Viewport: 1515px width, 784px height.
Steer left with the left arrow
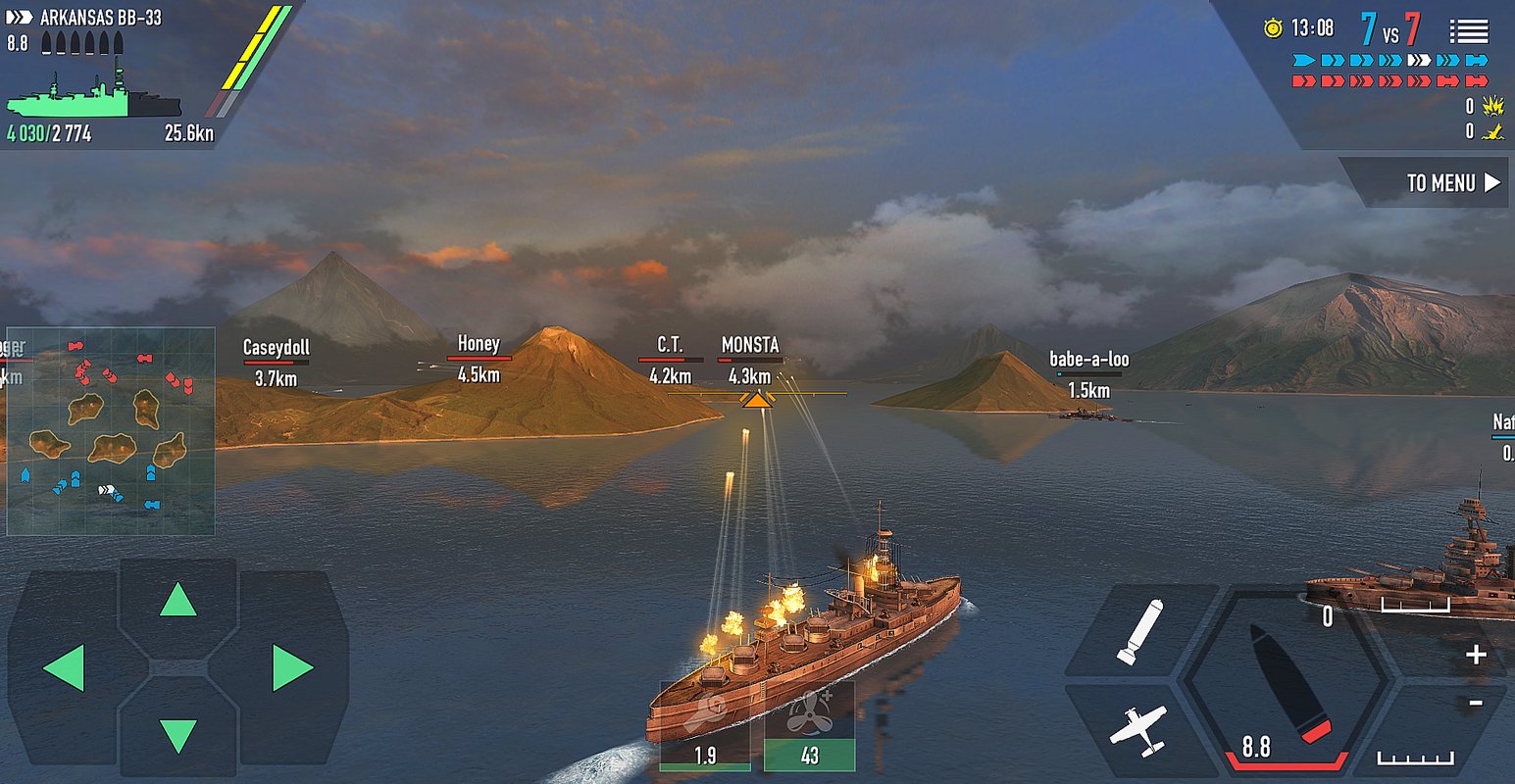coord(65,668)
